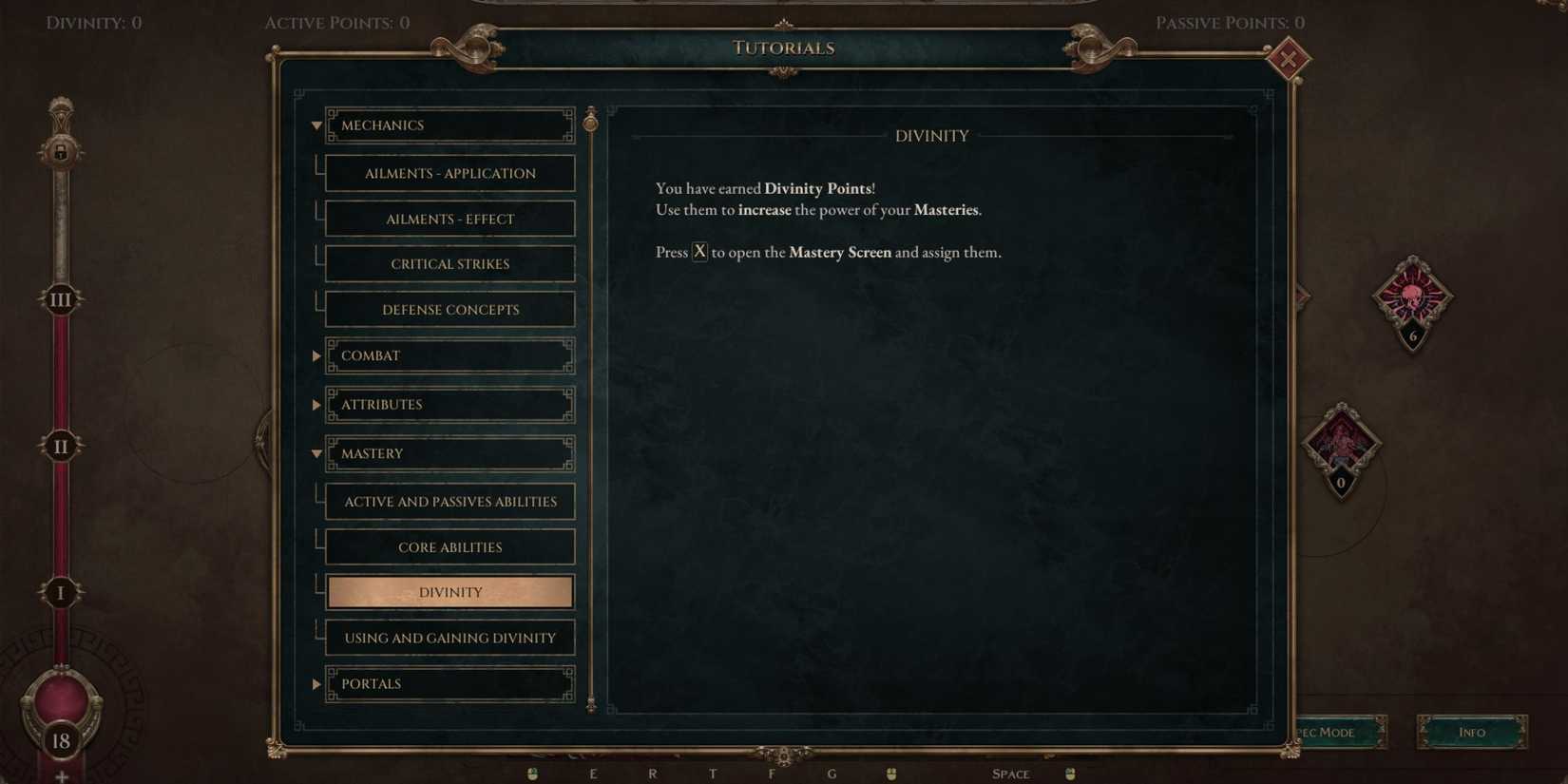Select the AILMENTS - EFFECT tutorial

tap(449, 218)
